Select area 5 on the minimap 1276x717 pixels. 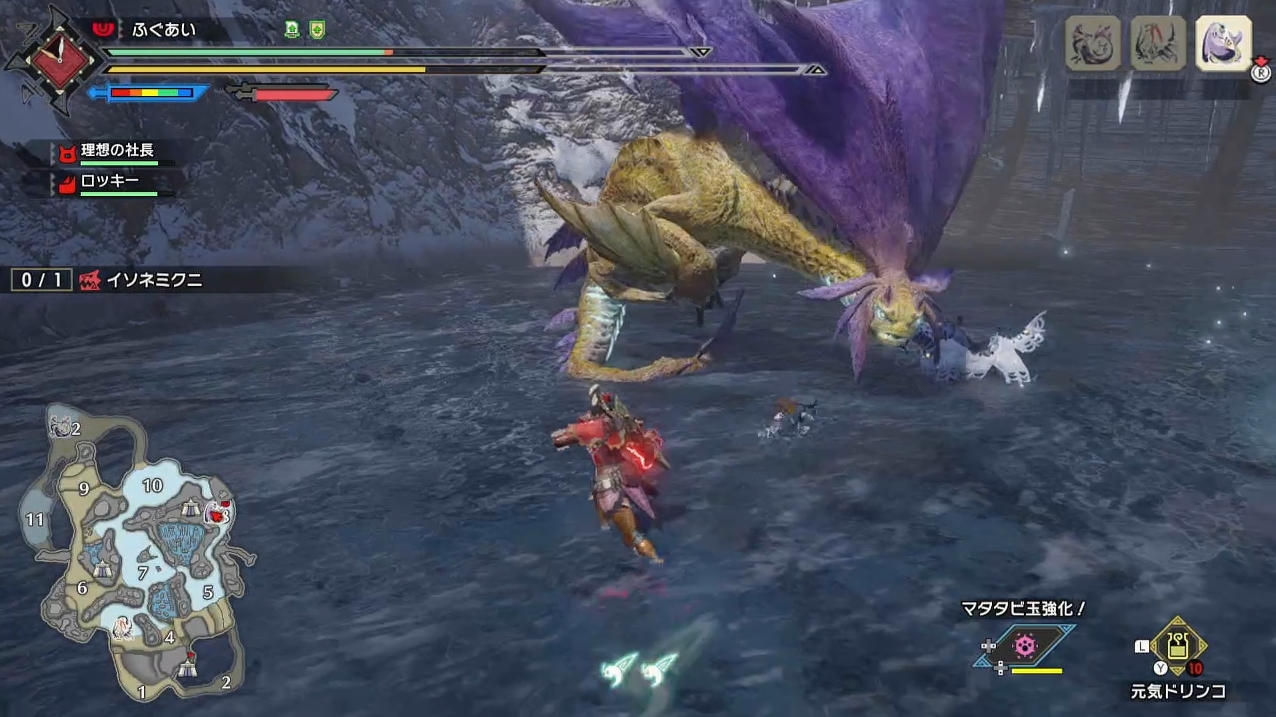point(208,592)
